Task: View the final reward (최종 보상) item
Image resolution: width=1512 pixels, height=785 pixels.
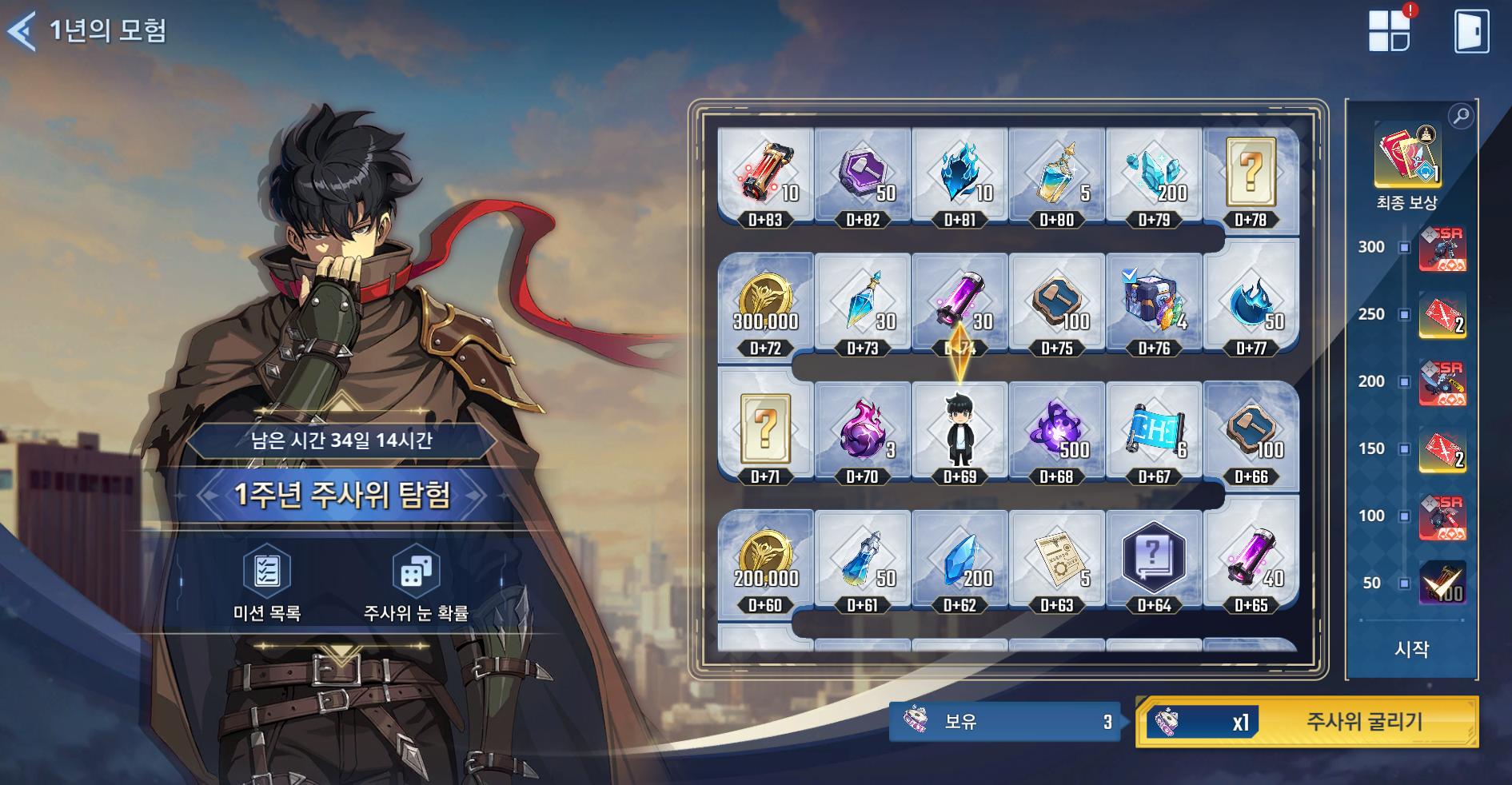Action: [x=1408, y=154]
